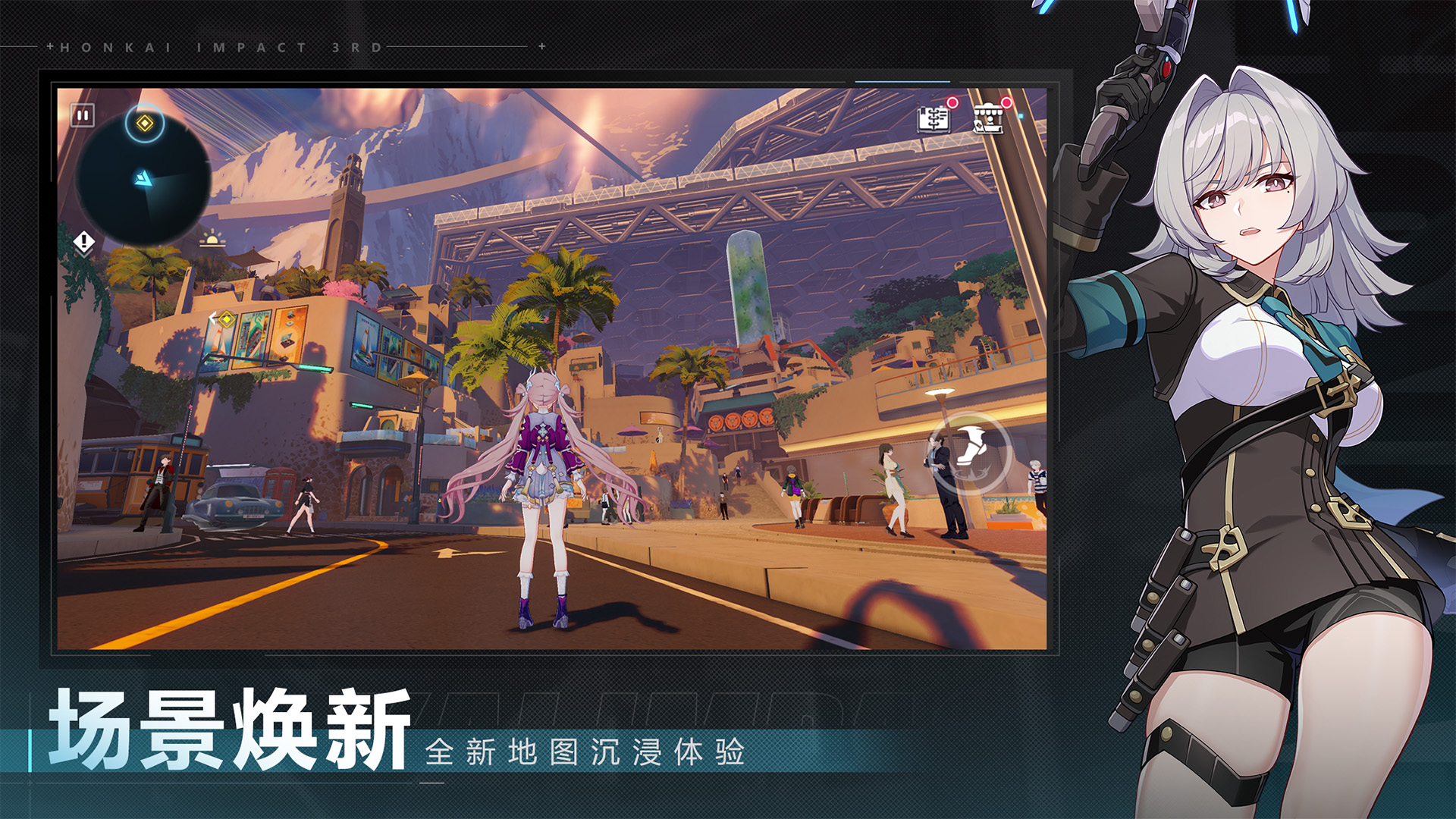The height and width of the screenshot is (819, 1456).
Task: Pause the game with the pause icon
Action: [x=81, y=115]
